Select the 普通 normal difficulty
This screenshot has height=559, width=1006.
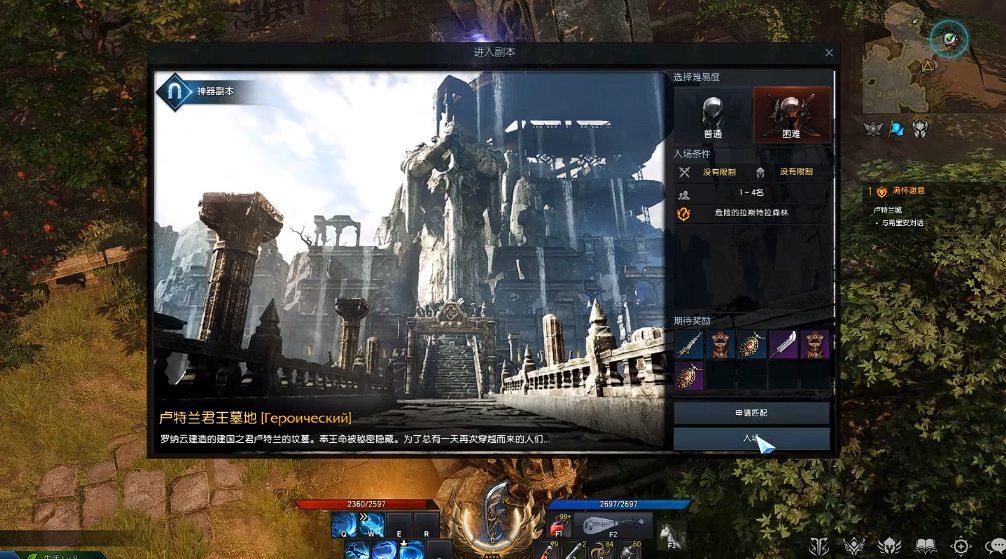pos(712,114)
